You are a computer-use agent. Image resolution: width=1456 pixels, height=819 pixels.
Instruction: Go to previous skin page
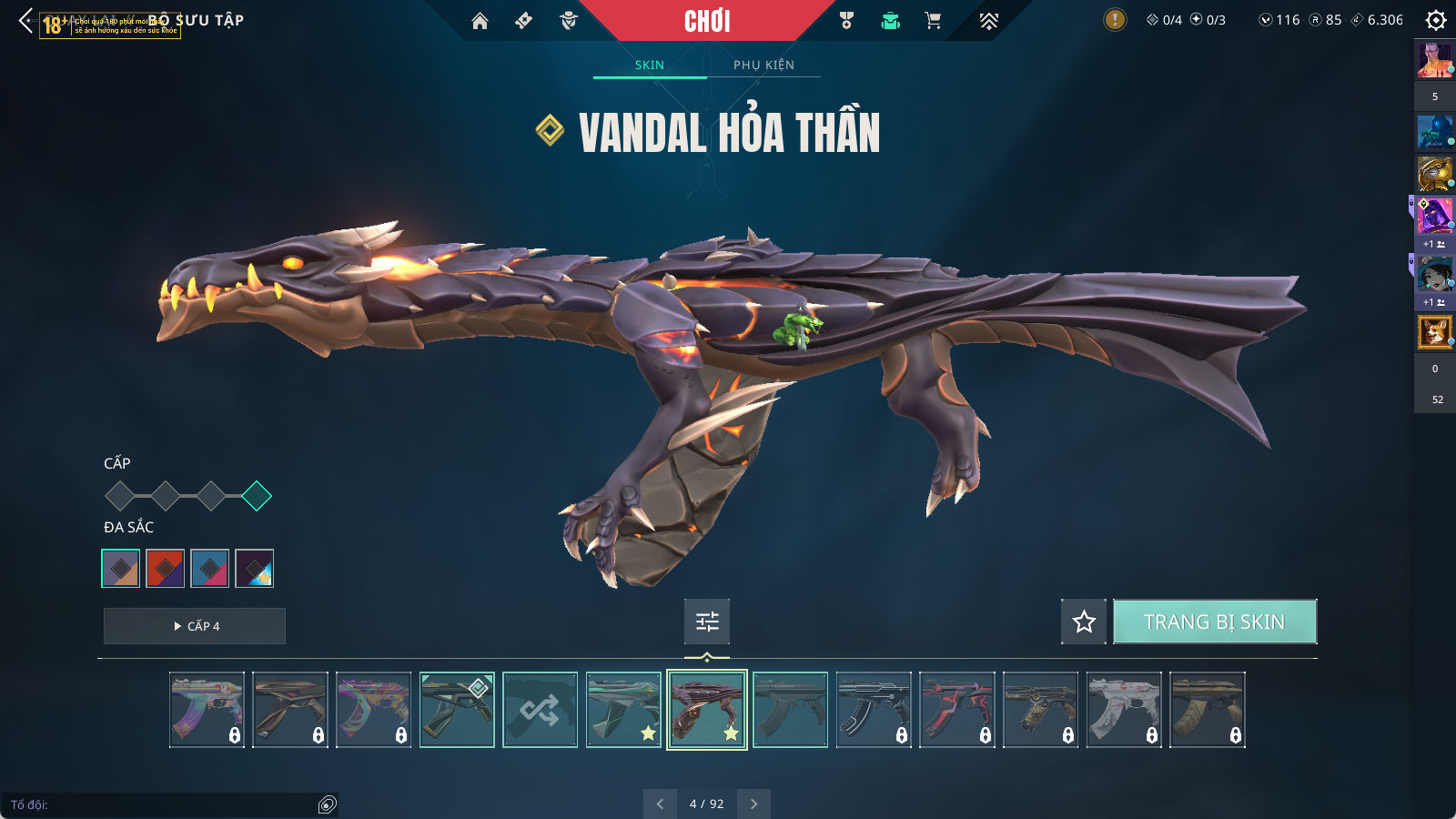point(661,804)
